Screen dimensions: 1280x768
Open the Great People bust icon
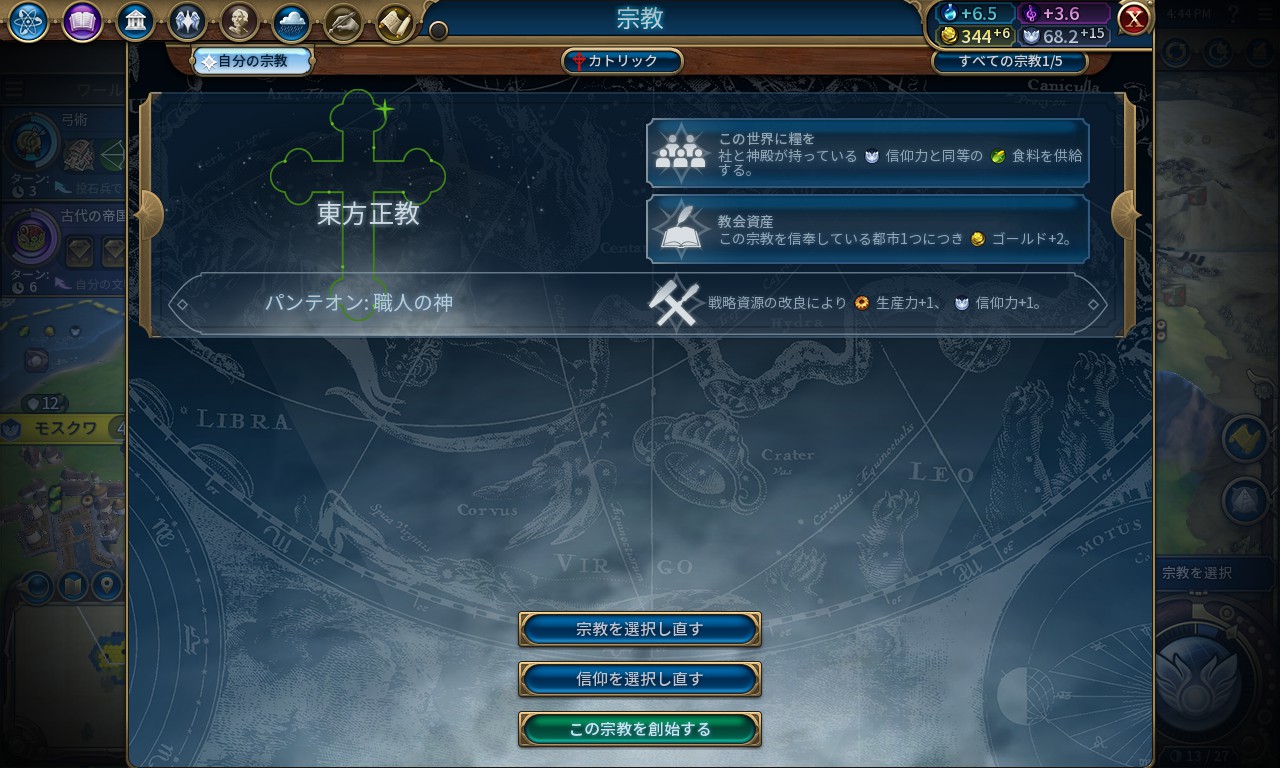click(239, 22)
